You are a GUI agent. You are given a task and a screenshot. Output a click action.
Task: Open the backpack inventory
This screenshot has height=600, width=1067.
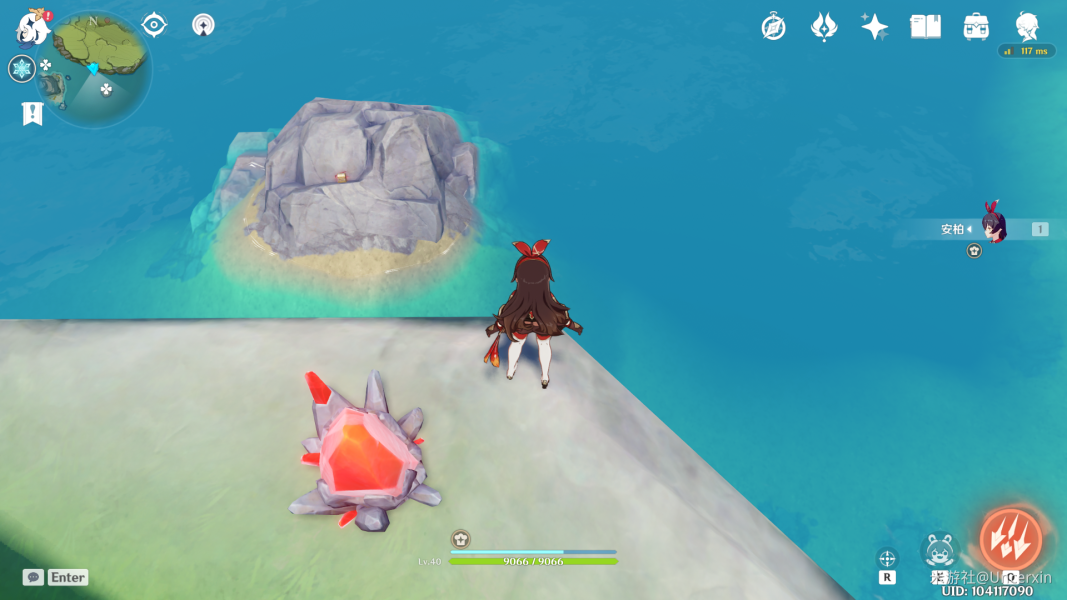point(976,27)
